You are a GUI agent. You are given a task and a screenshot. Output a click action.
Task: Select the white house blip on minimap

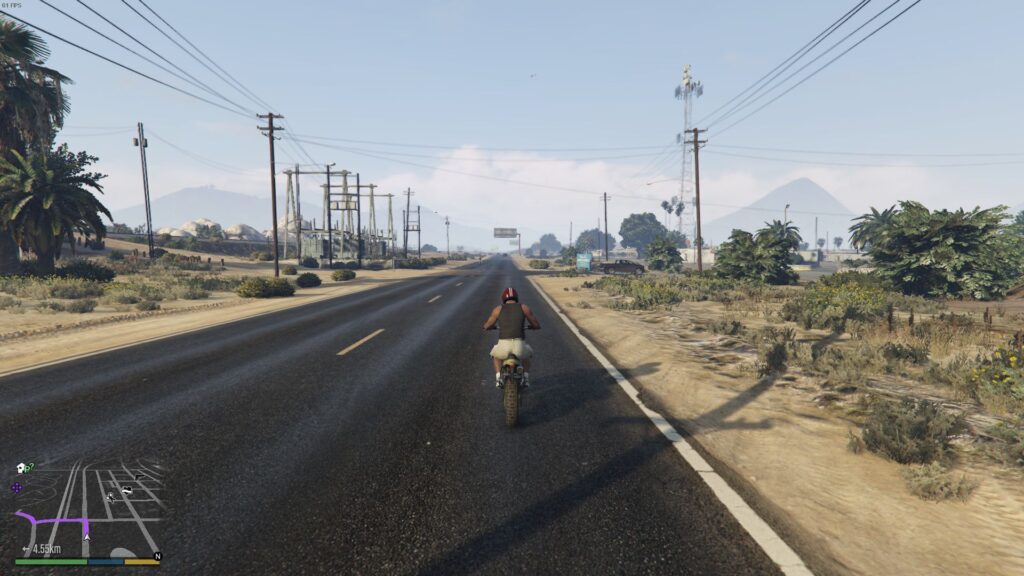20,468
